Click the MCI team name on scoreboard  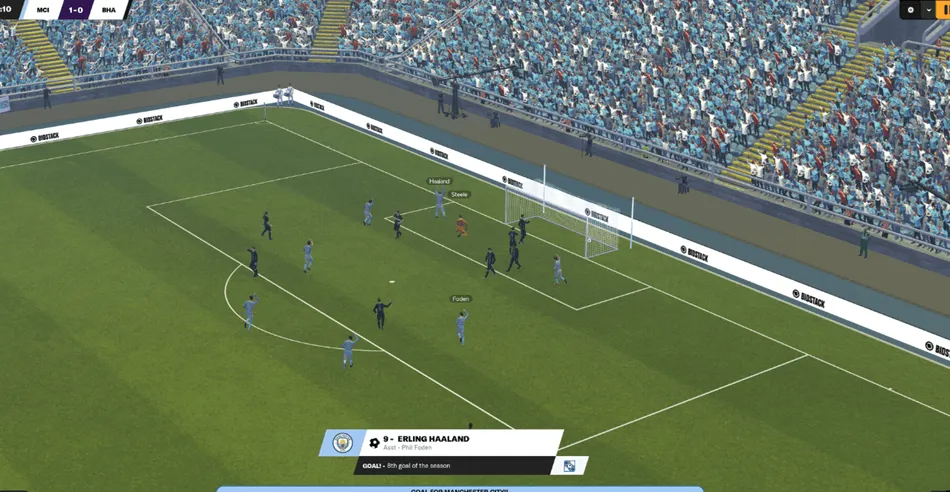point(41,10)
